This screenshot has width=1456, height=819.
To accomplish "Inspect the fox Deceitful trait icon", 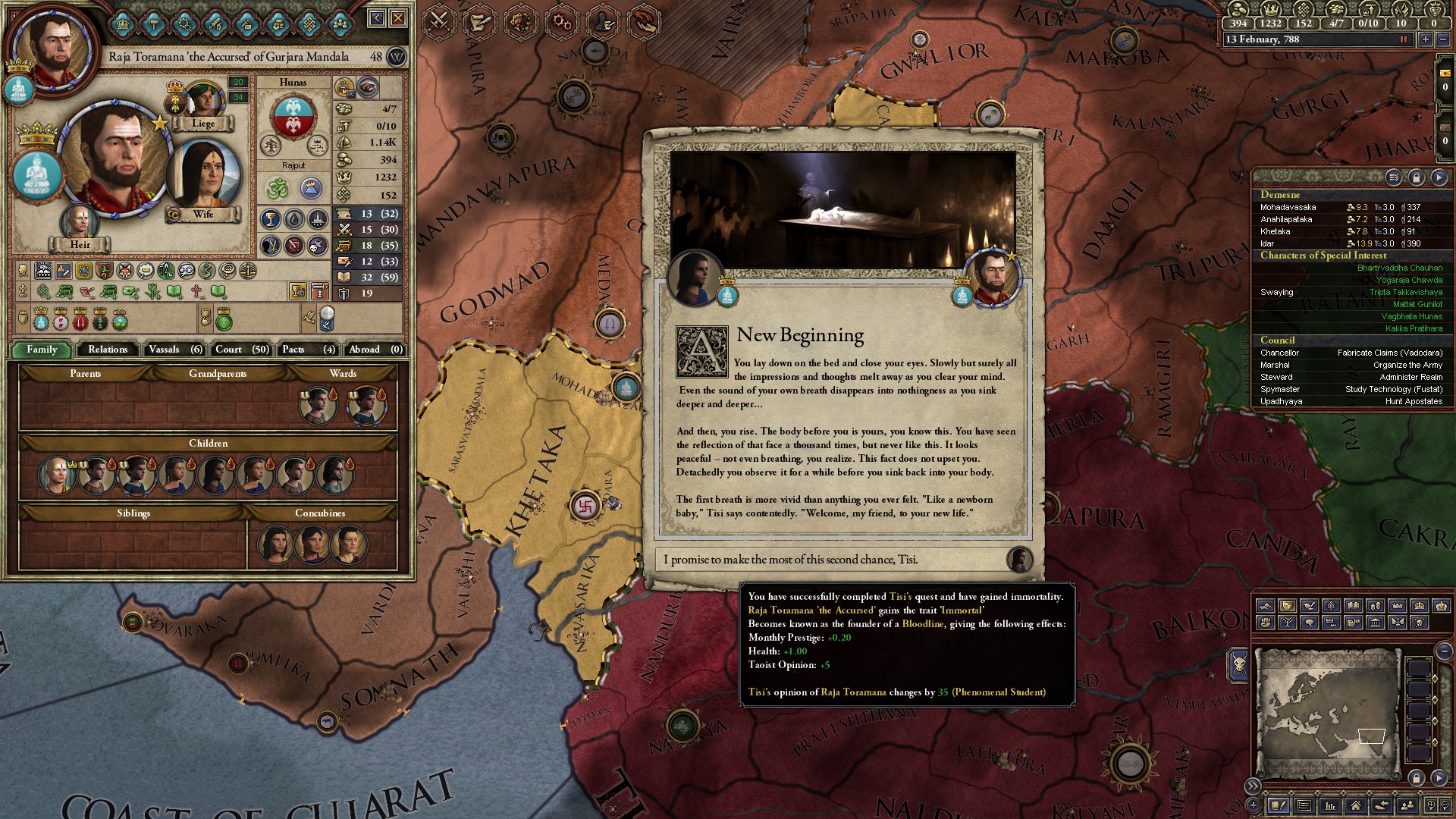I will [x=124, y=271].
